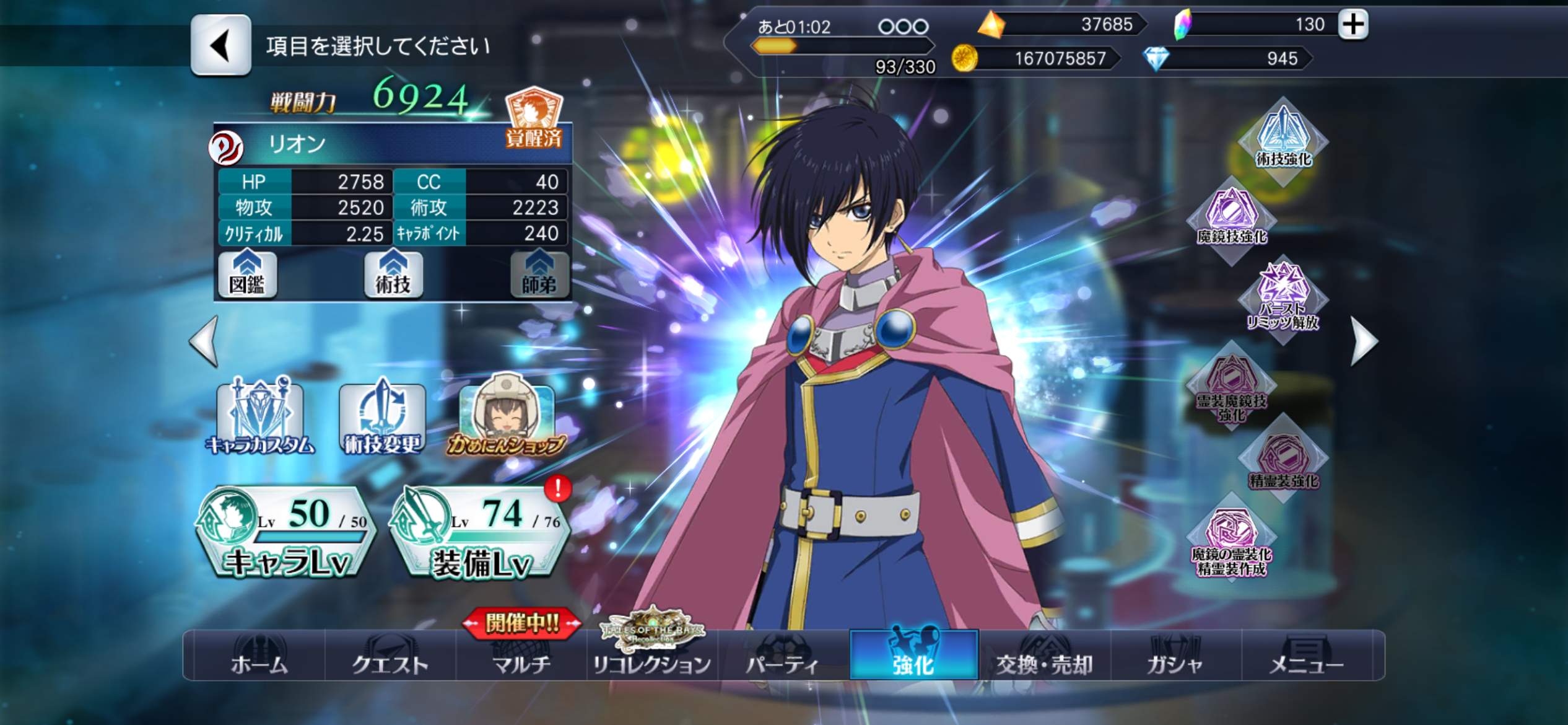The width and height of the screenshot is (1568, 725).
Task: Open the 術技 artes button
Action: [x=393, y=275]
